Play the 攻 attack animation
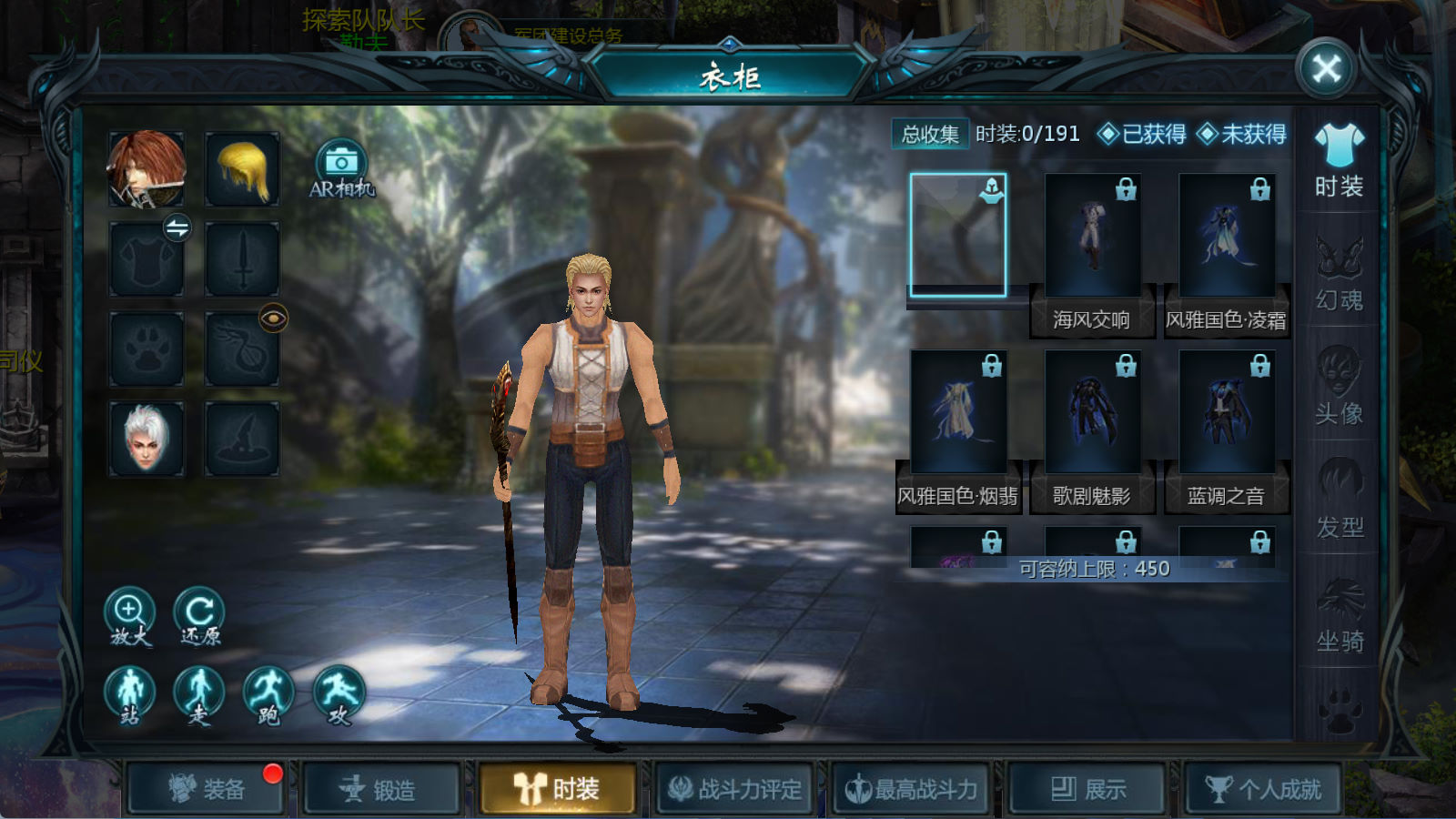 click(x=339, y=693)
